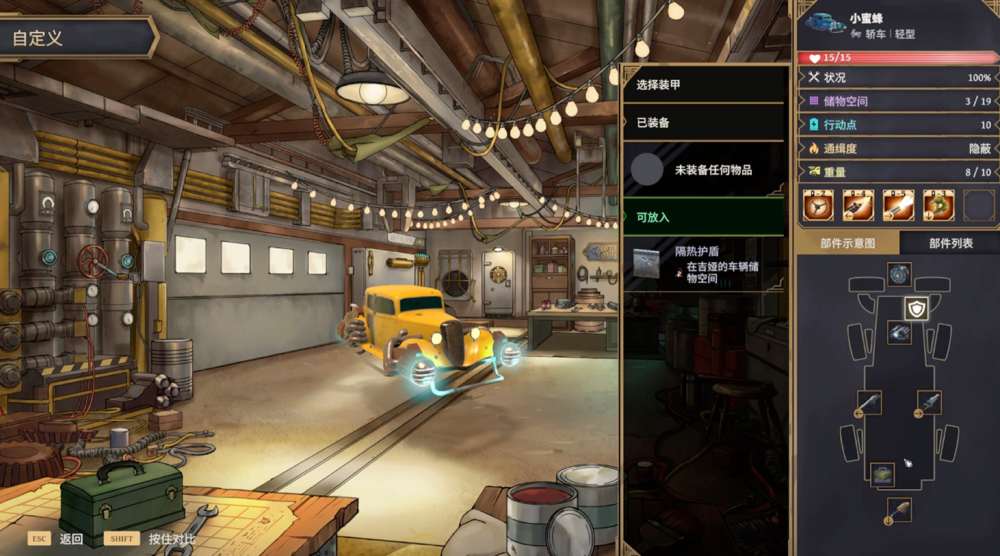Click the 通缉度 wanted level row
The image size is (1000, 556).
(897, 148)
